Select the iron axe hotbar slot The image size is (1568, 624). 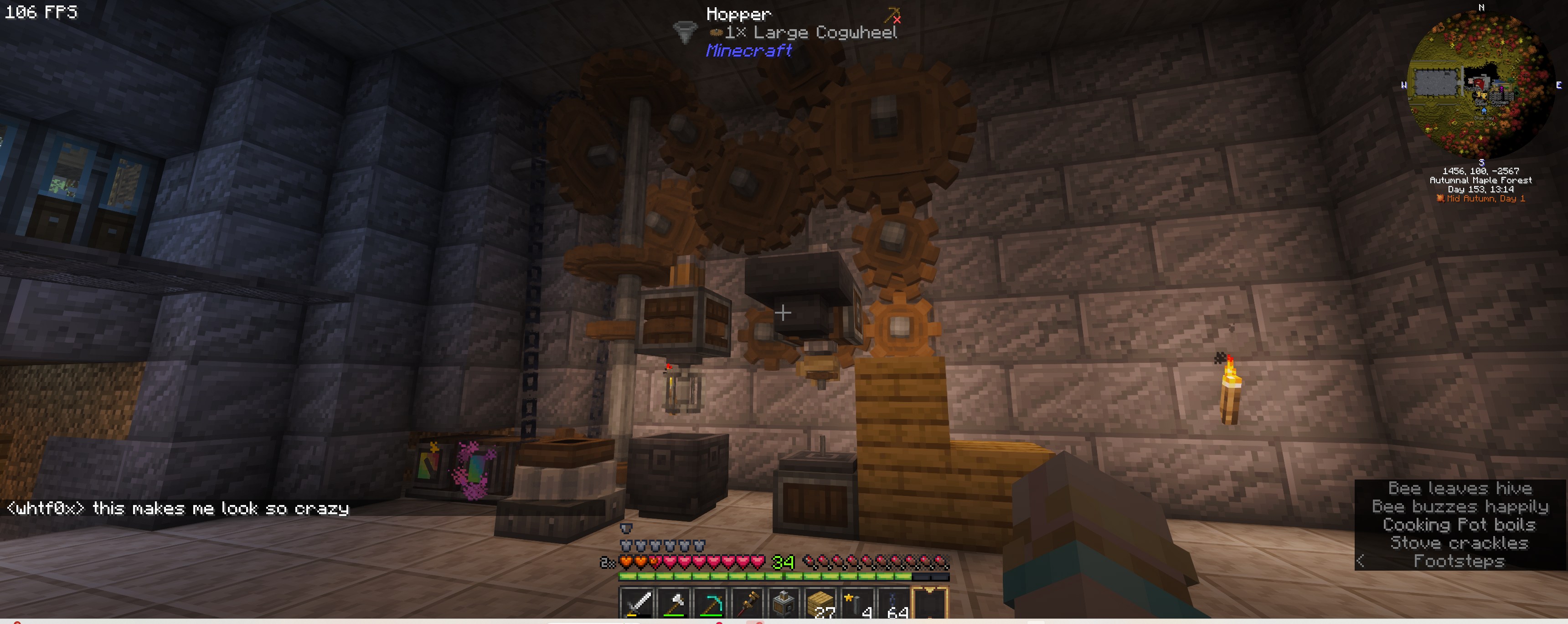point(674,604)
